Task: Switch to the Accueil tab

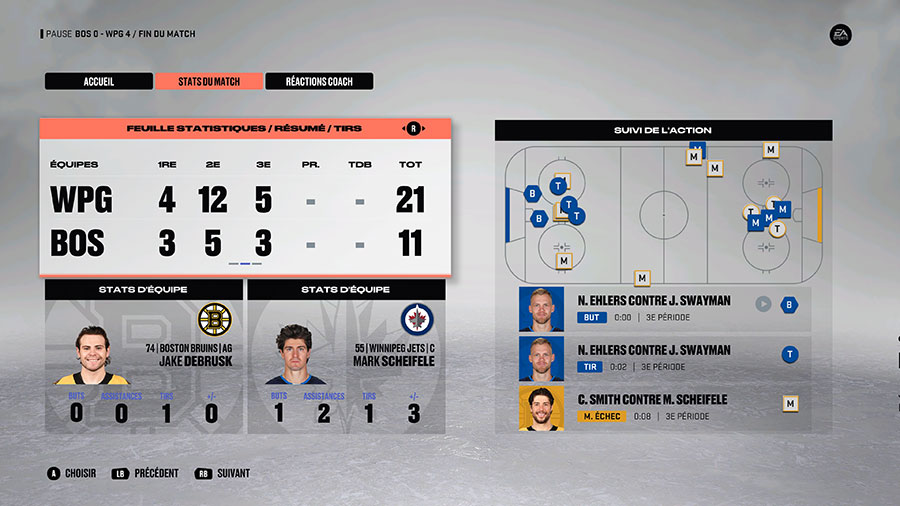Action: (98, 81)
